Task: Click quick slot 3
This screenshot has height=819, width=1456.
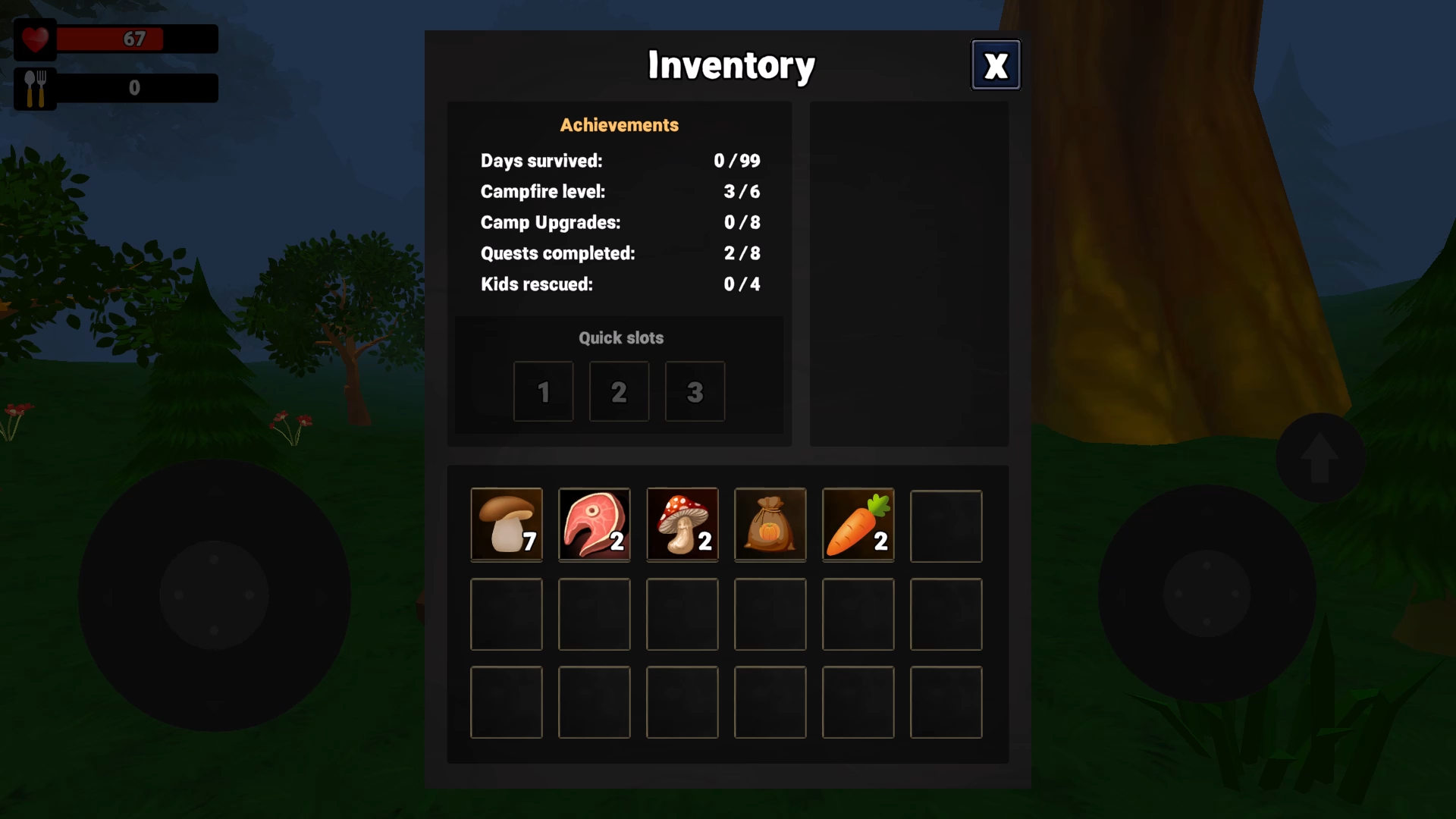Action: (x=695, y=391)
